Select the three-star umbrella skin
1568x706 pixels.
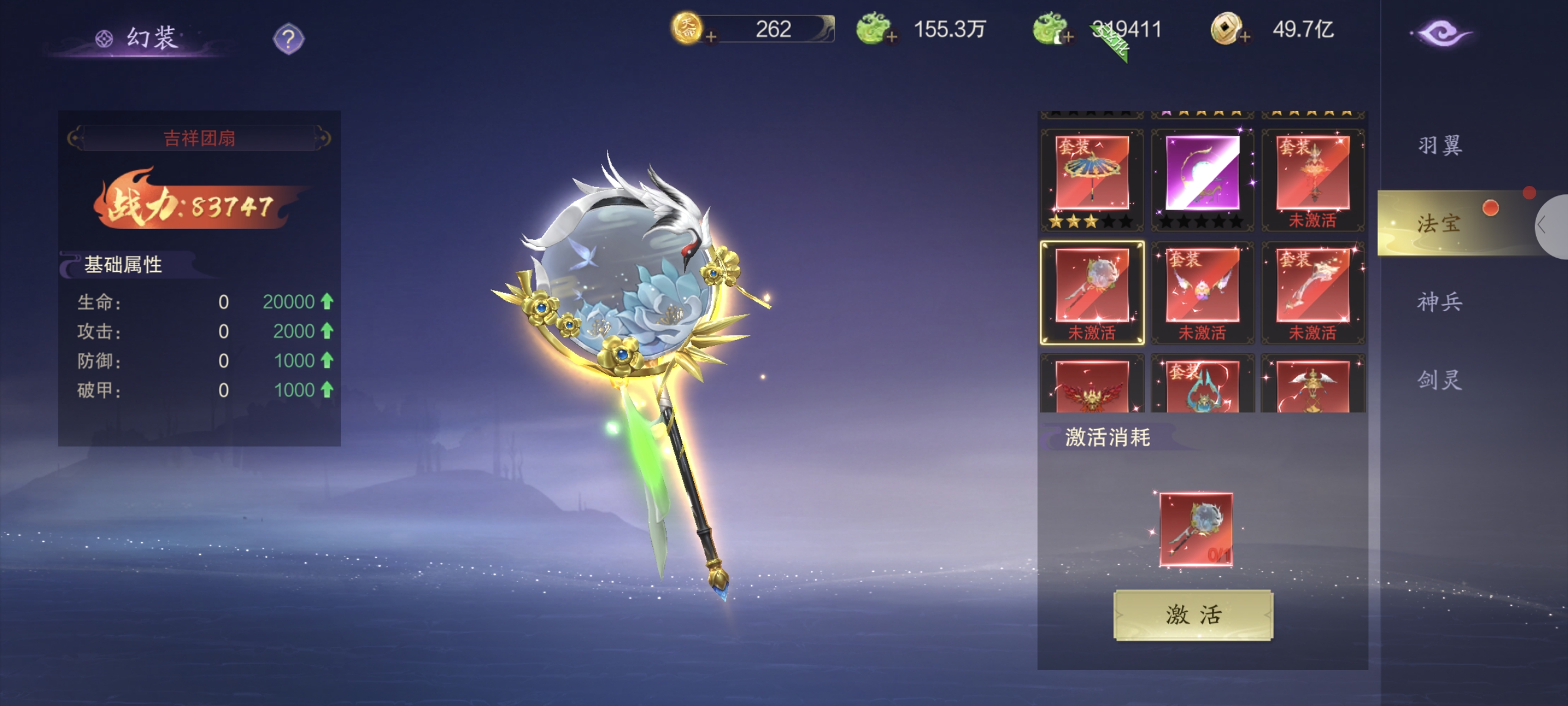pyautogui.click(x=1091, y=178)
